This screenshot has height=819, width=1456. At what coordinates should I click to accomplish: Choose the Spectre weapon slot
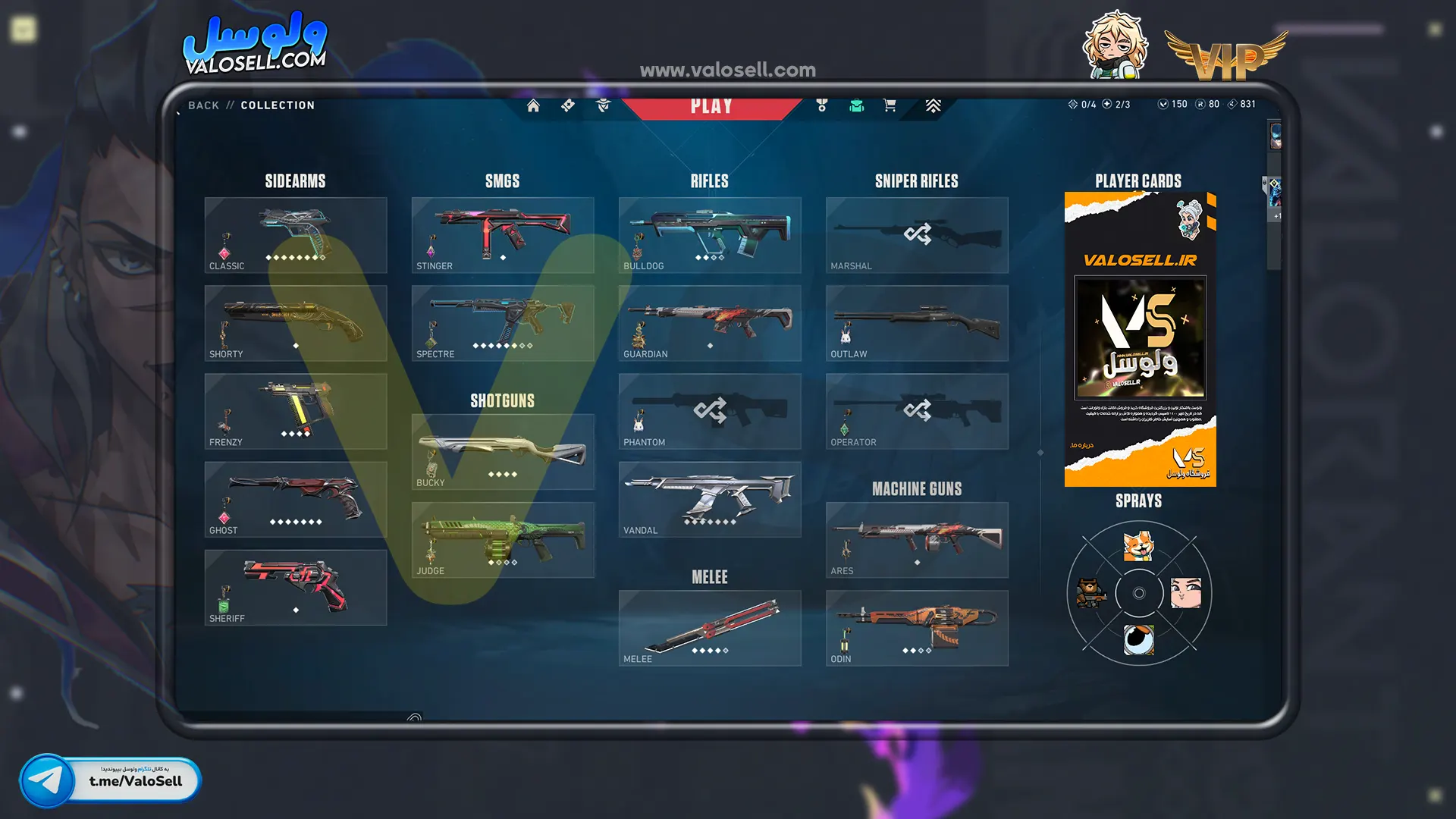(x=503, y=323)
